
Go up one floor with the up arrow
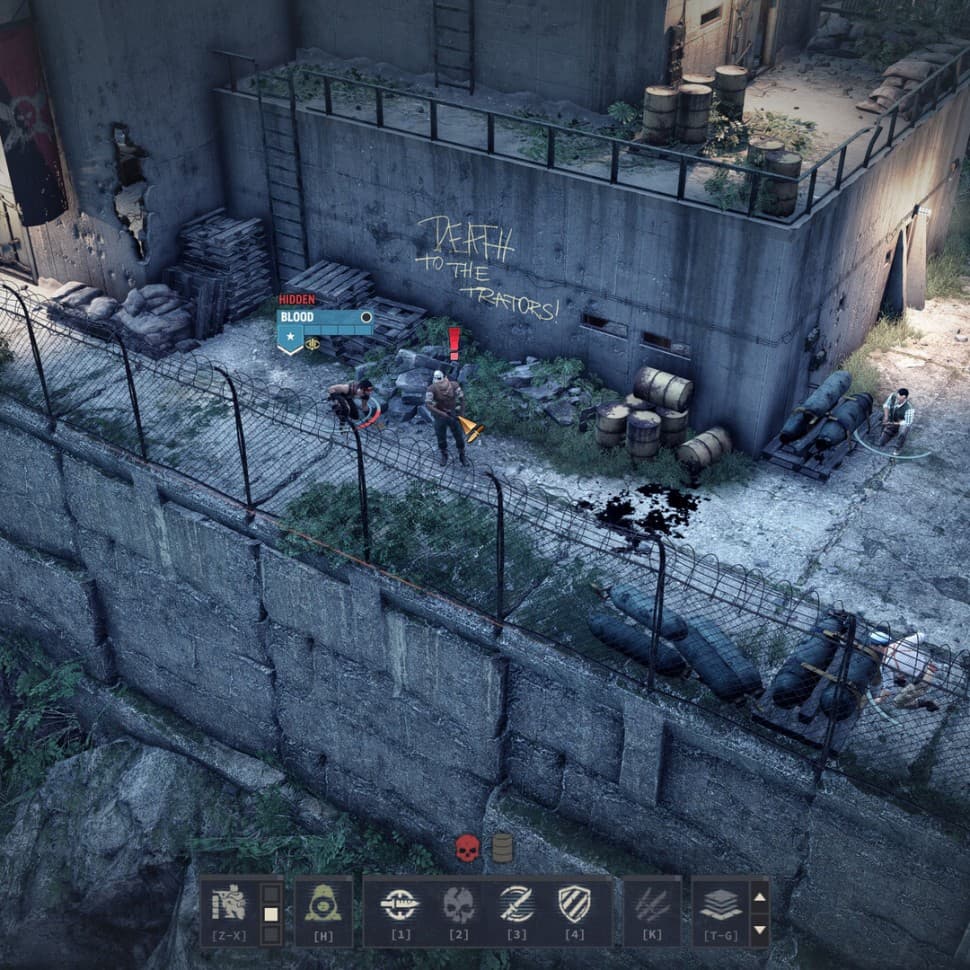tap(759, 895)
